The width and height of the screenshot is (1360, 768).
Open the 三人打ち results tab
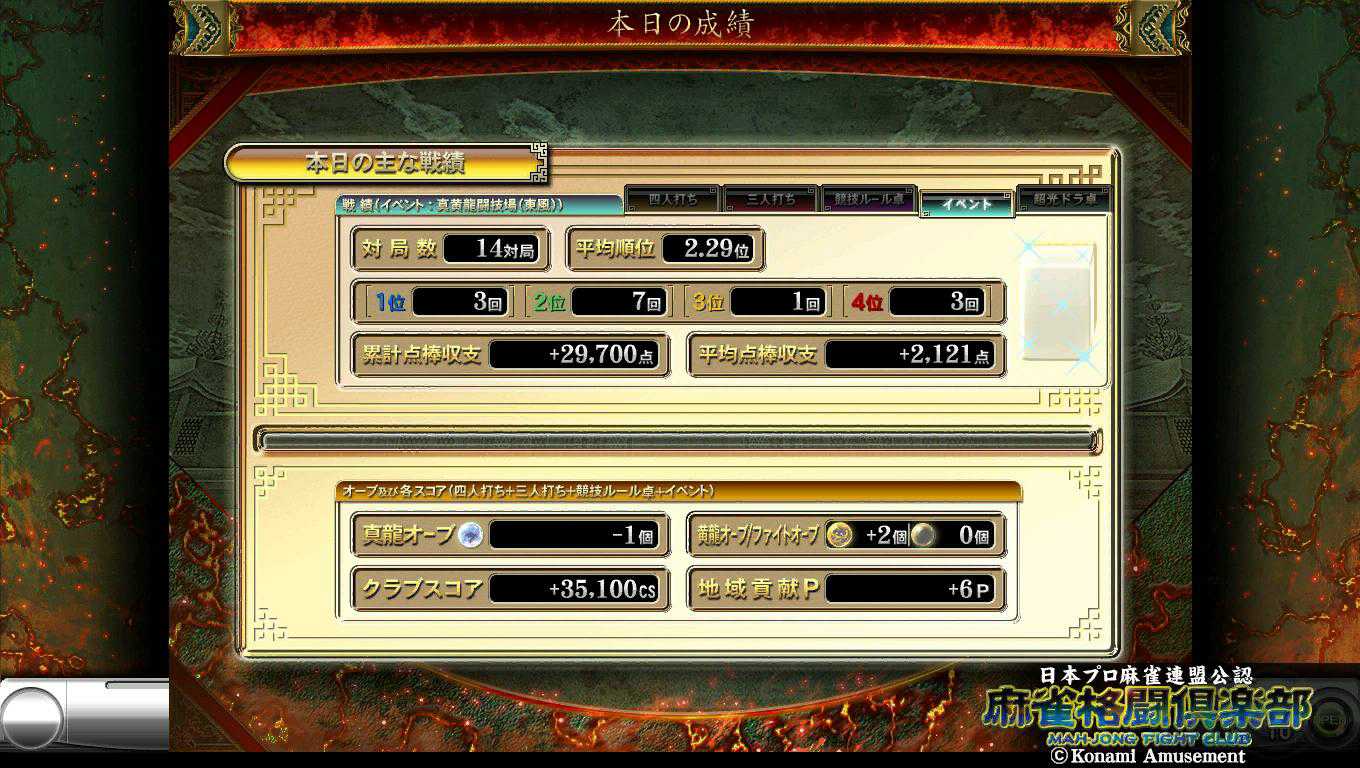pyautogui.click(x=771, y=200)
